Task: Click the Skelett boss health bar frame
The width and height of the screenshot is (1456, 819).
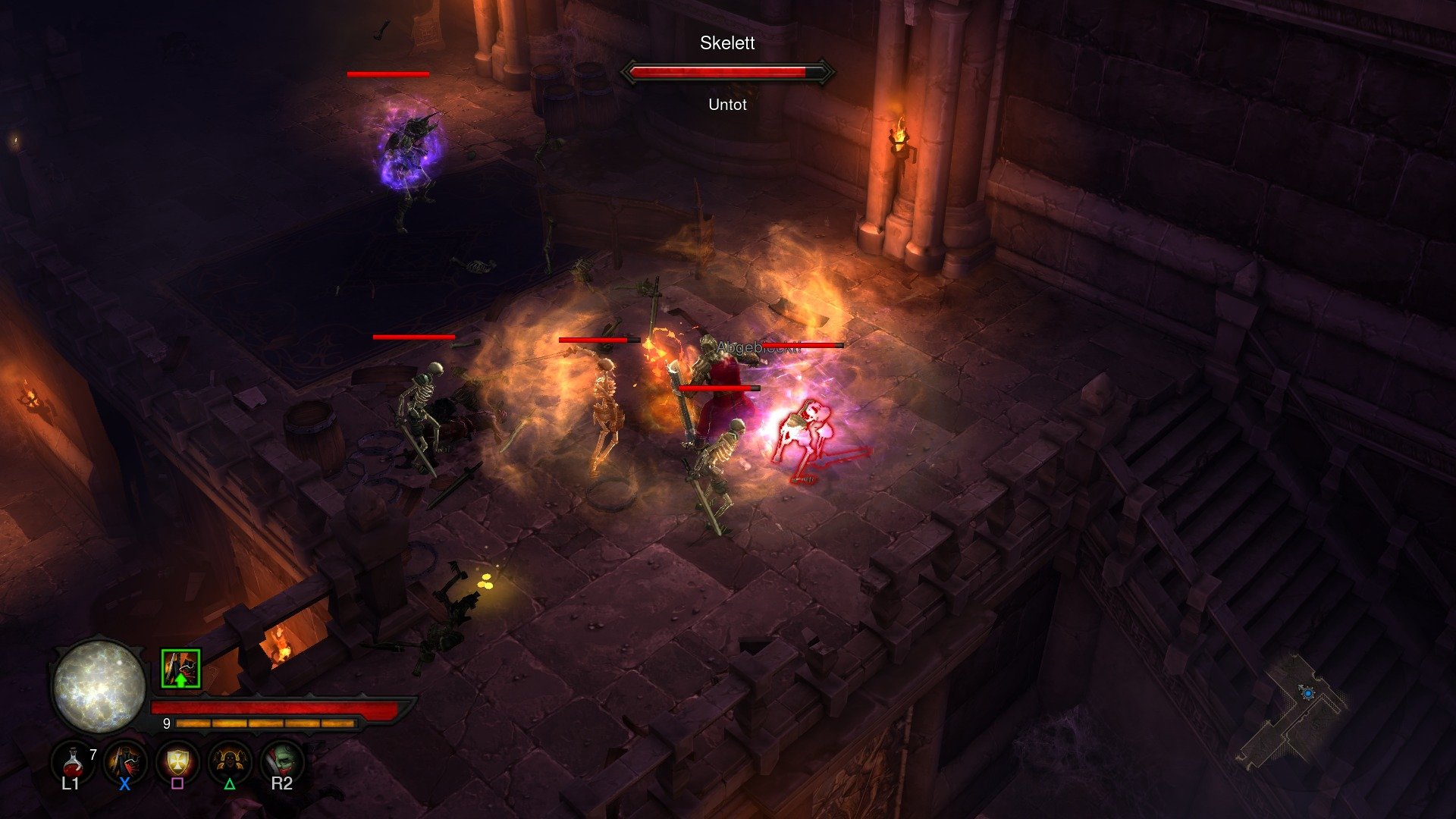Action: (728, 73)
